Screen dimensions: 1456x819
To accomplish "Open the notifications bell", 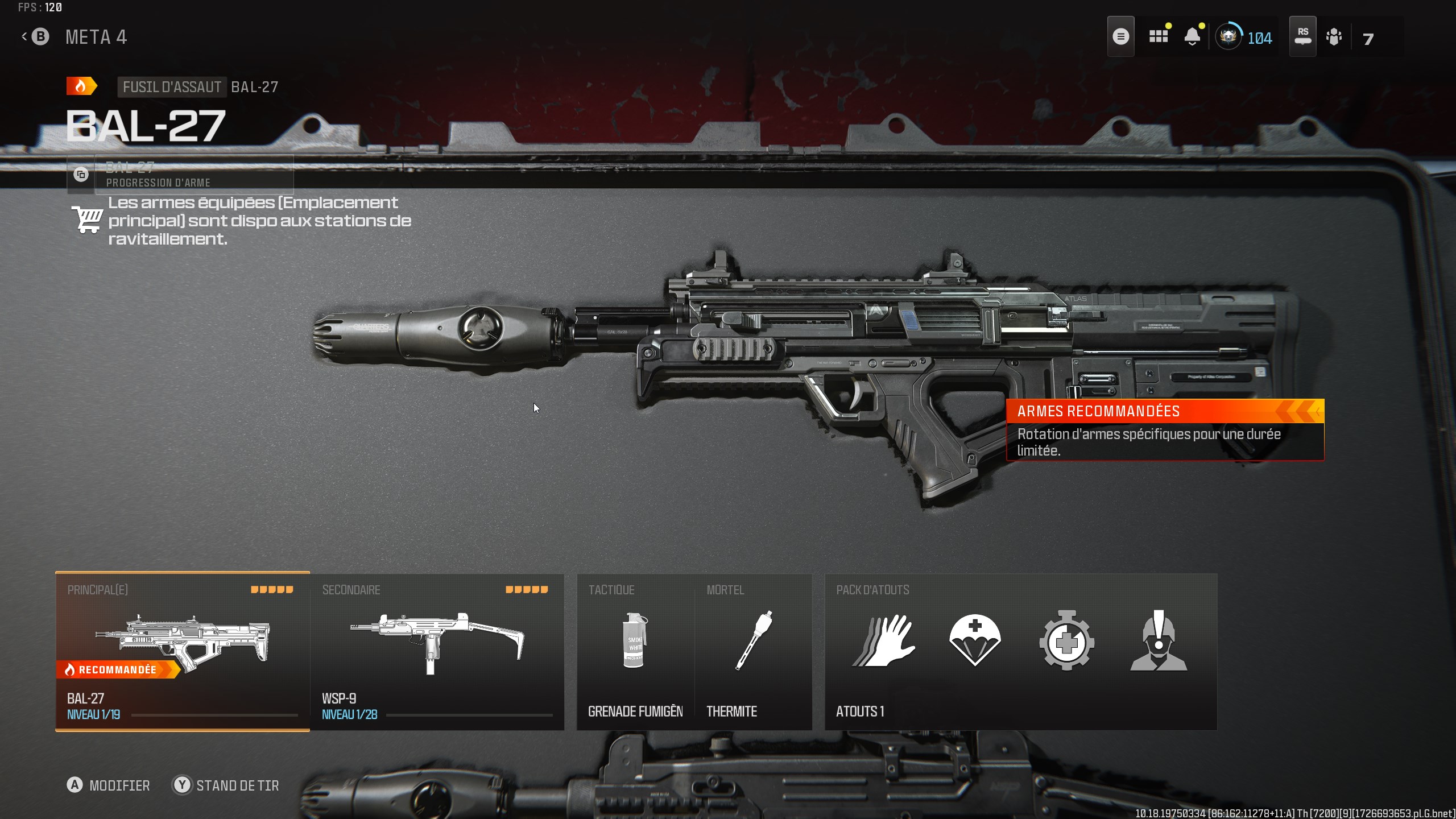I will (x=1192, y=37).
